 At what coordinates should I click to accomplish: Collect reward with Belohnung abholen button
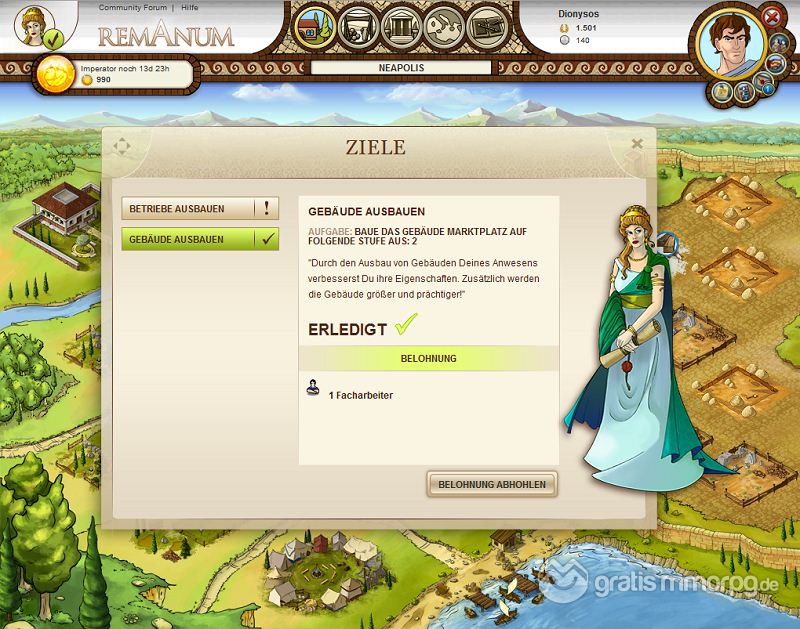pyautogui.click(x=493, y=484)
